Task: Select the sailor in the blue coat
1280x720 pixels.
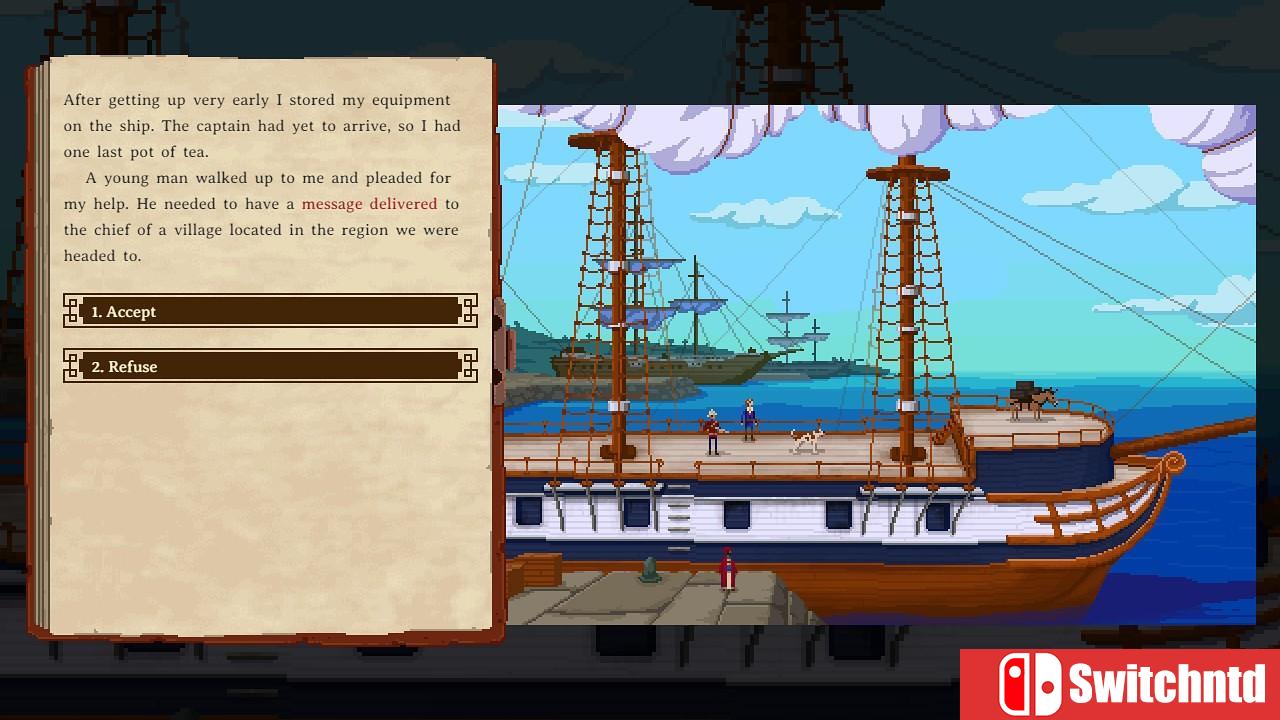Action: [748, 420]
